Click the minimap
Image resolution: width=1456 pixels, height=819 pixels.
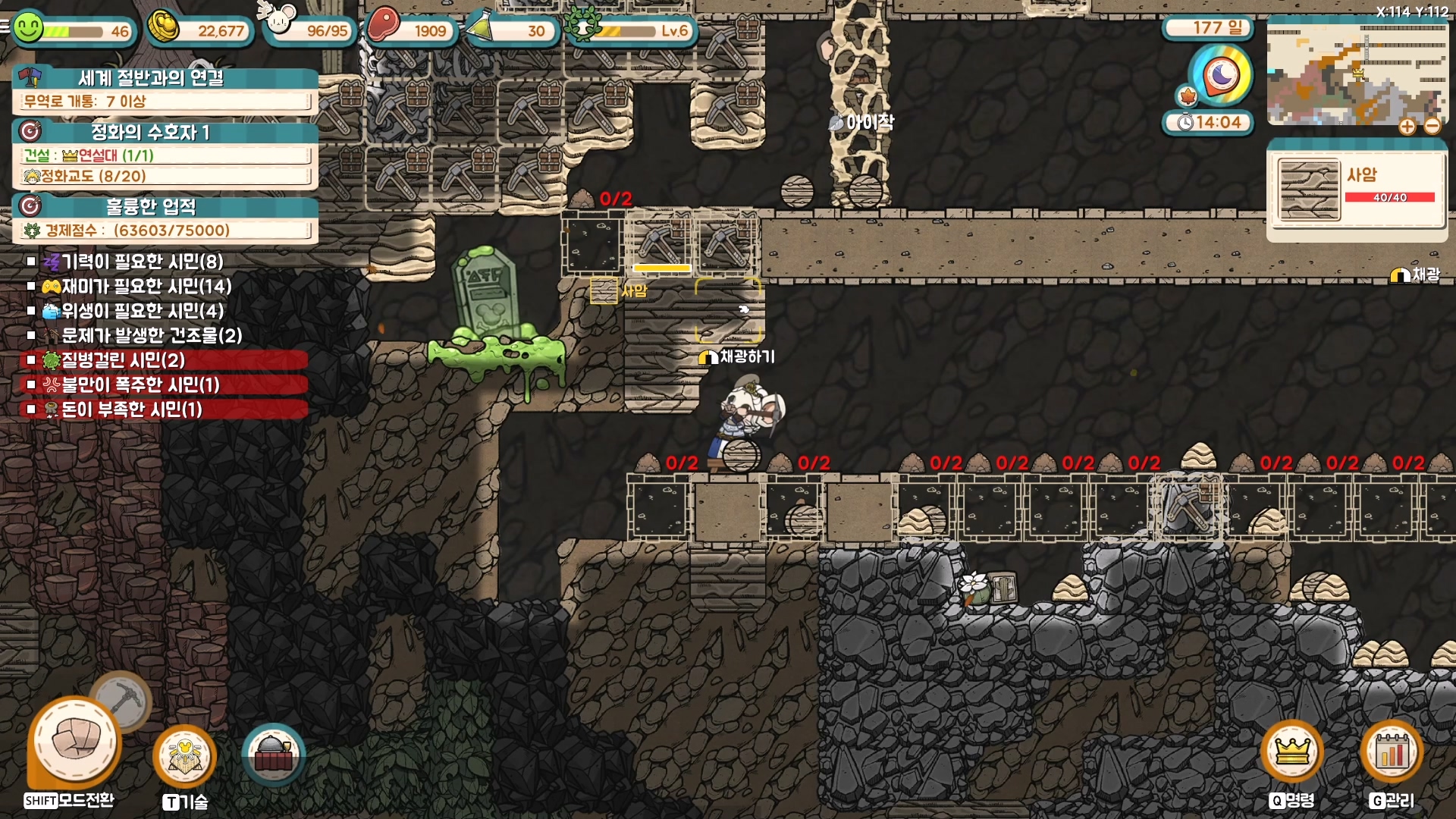(x=1356, y=72)
